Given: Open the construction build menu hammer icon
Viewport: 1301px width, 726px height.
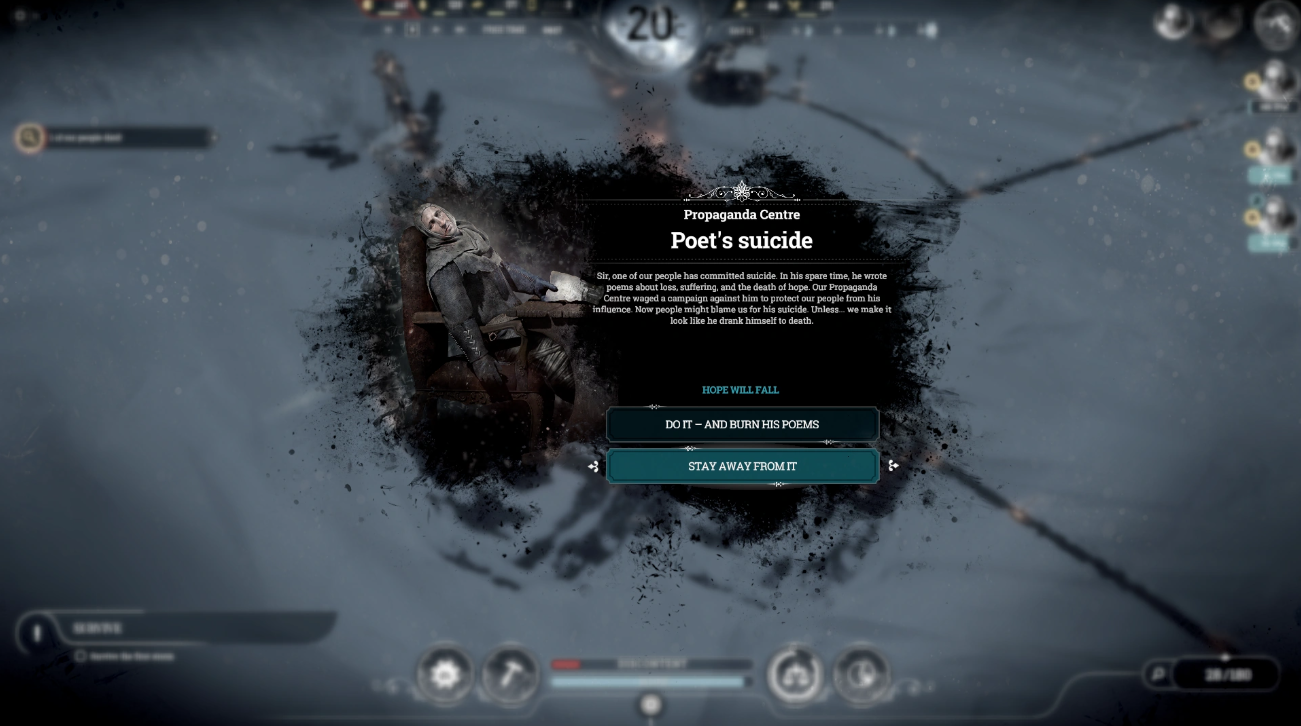Looking at the screenshot, I should click(510, 675).
